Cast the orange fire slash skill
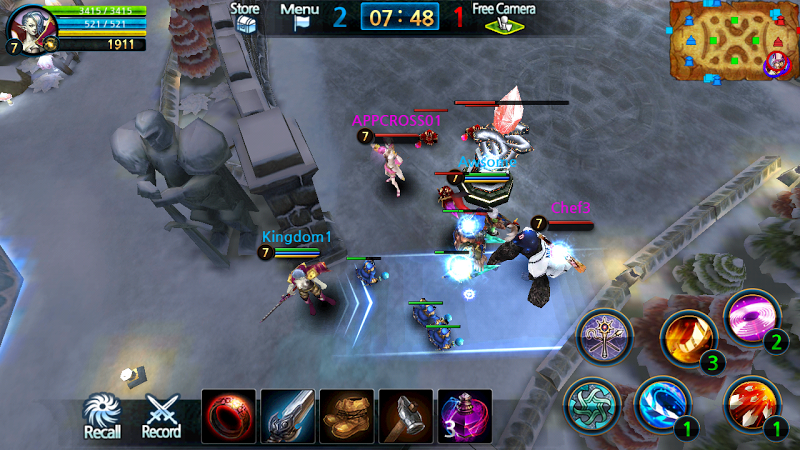The width and height of the screenshot is (800, 450). [x=690, y=337]
